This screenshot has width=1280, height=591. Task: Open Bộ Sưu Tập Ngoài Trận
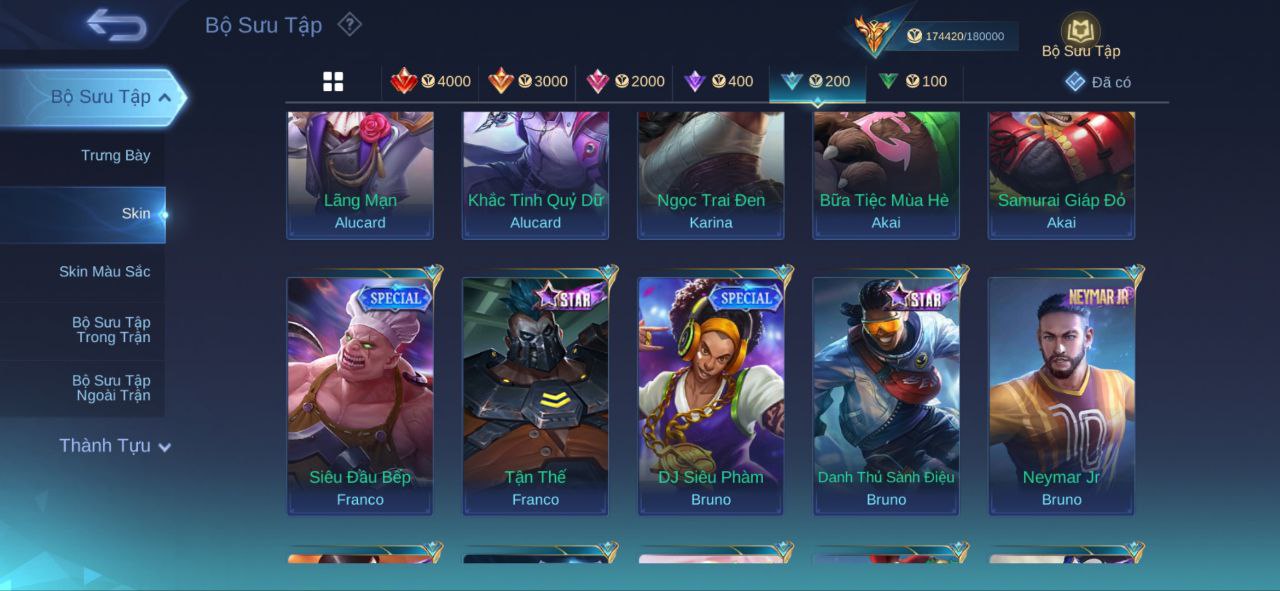[110, 388]
